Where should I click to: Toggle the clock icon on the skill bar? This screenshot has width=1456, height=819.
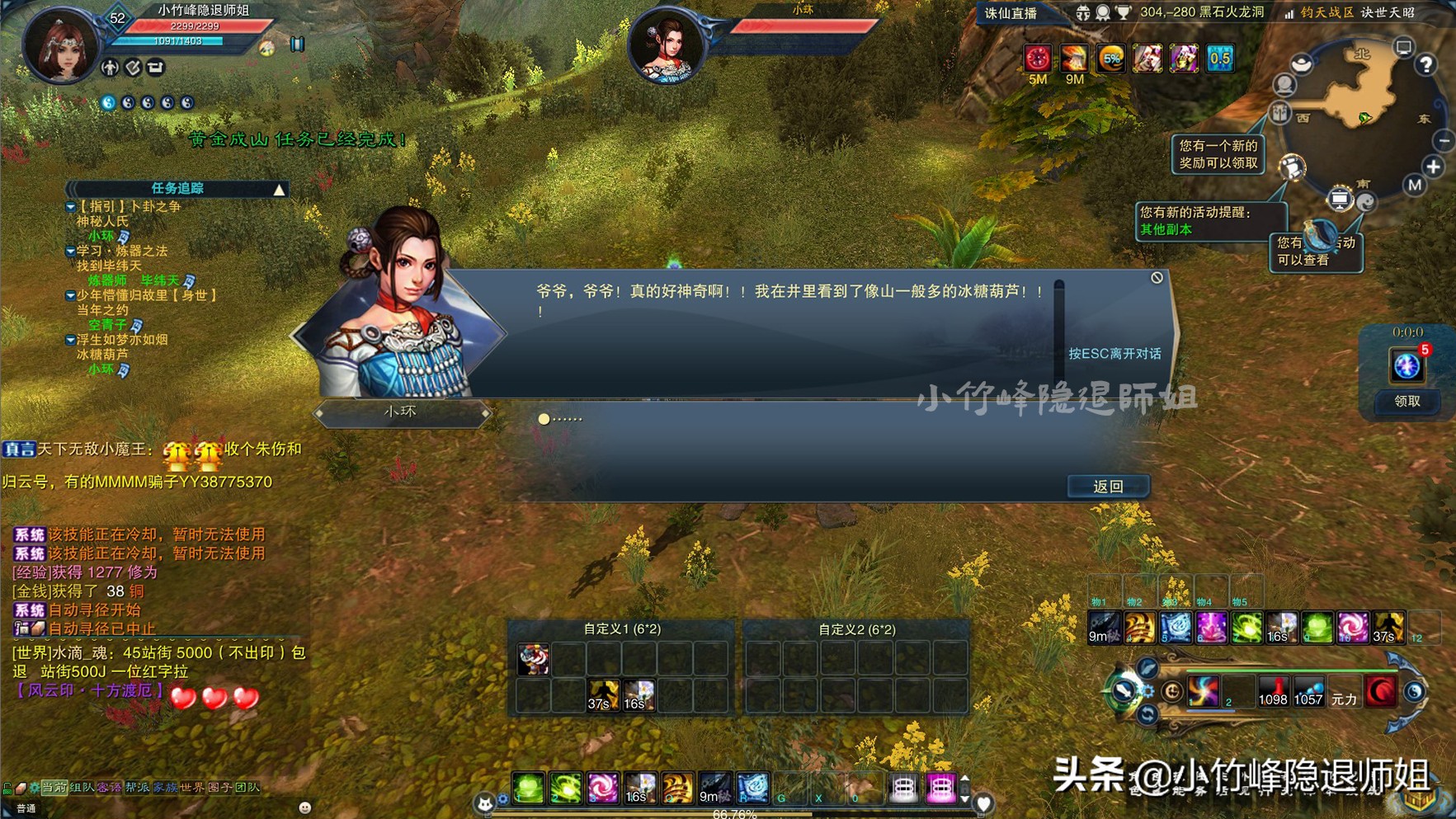click(x=1173, y=691)
